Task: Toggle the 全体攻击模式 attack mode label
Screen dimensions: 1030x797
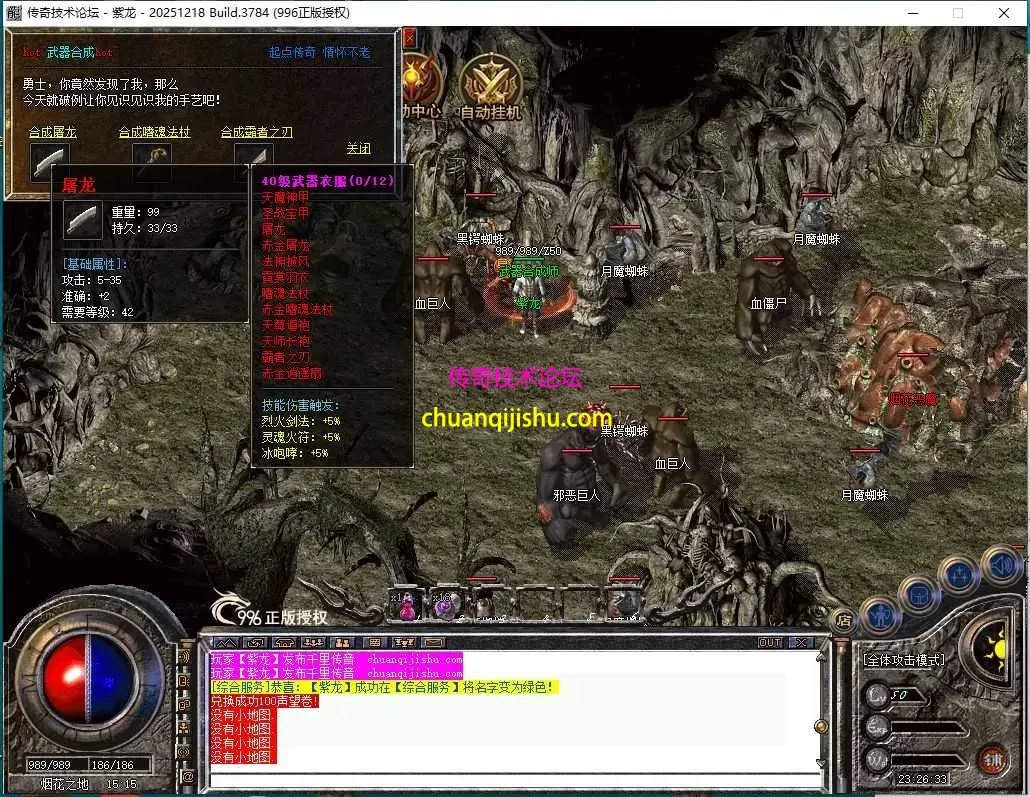Action: click(x=904, y=660)
